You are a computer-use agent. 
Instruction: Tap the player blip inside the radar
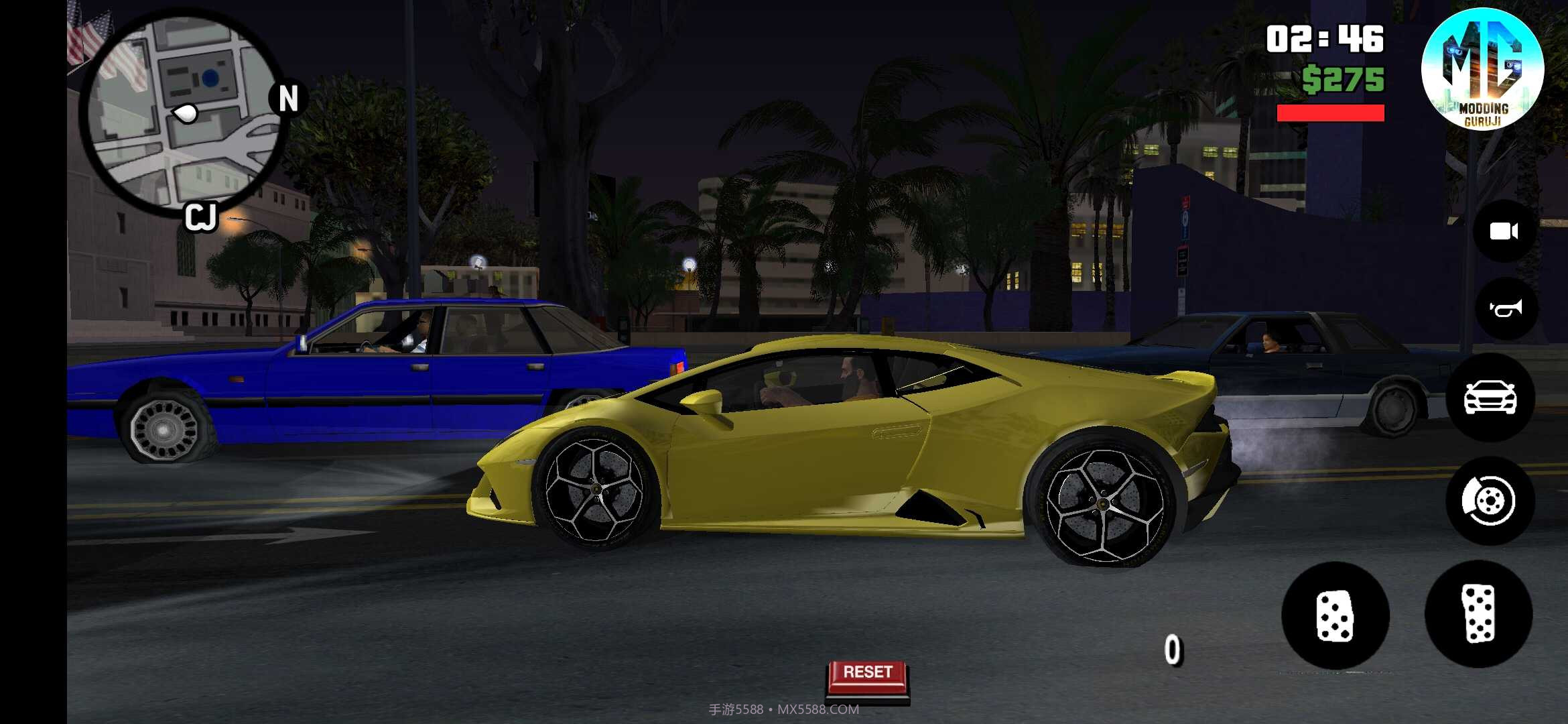click(186, 111)
